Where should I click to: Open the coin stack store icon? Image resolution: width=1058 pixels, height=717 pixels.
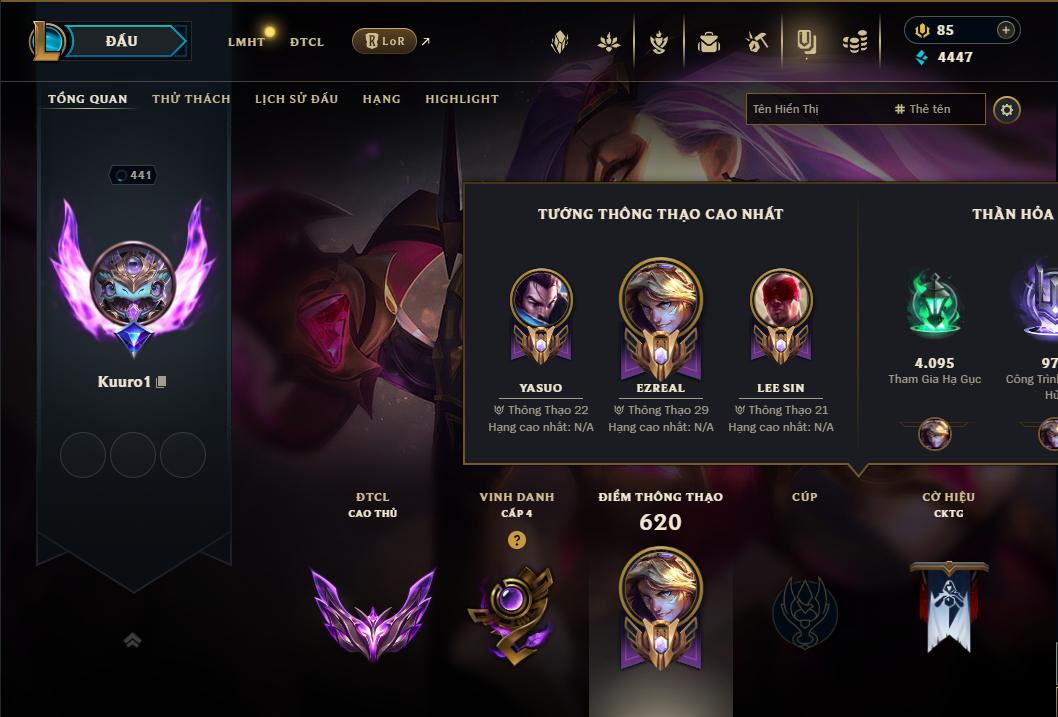(x=855, y=42)
